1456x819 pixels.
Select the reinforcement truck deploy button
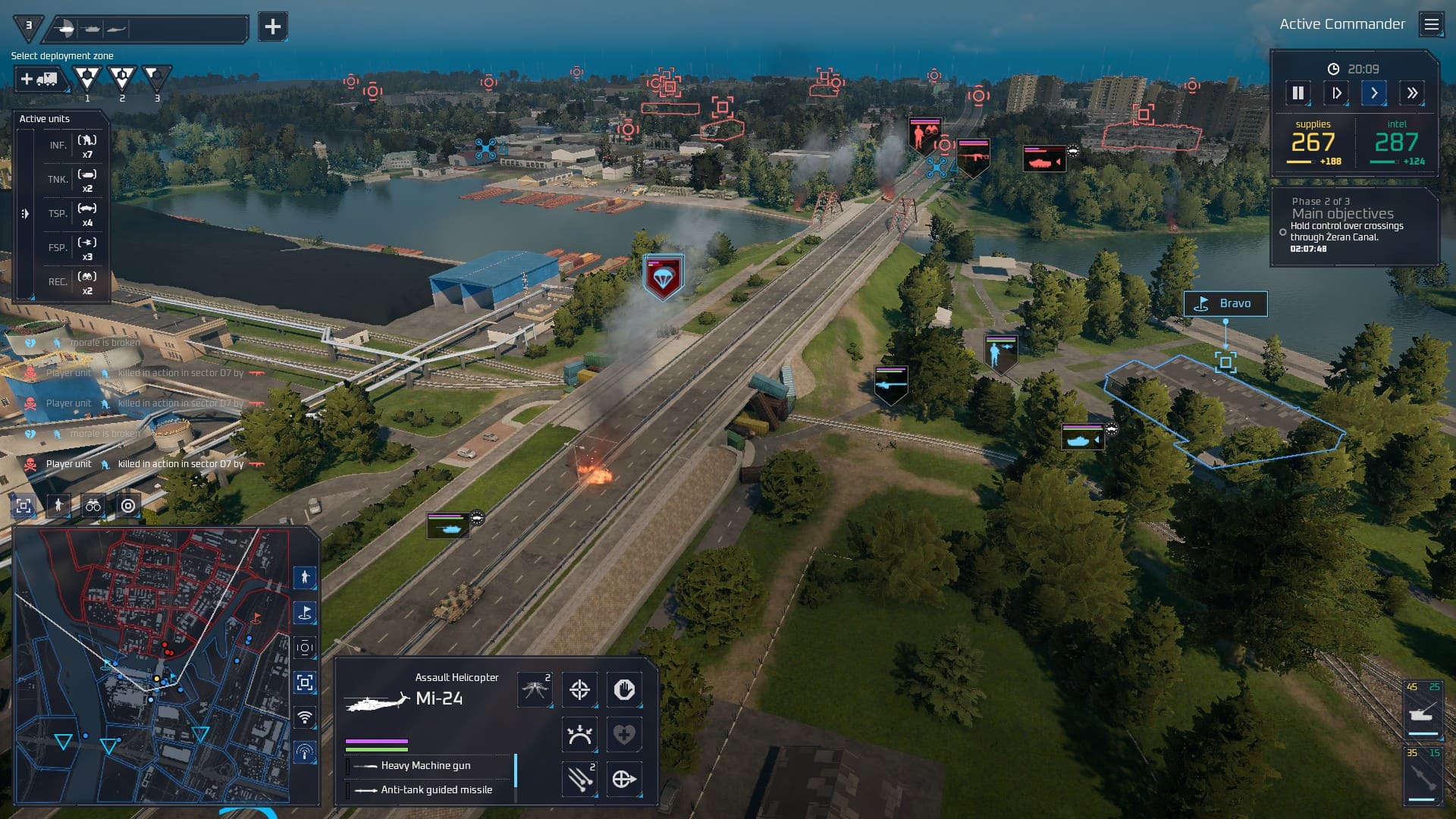click(x=39, y=79)
